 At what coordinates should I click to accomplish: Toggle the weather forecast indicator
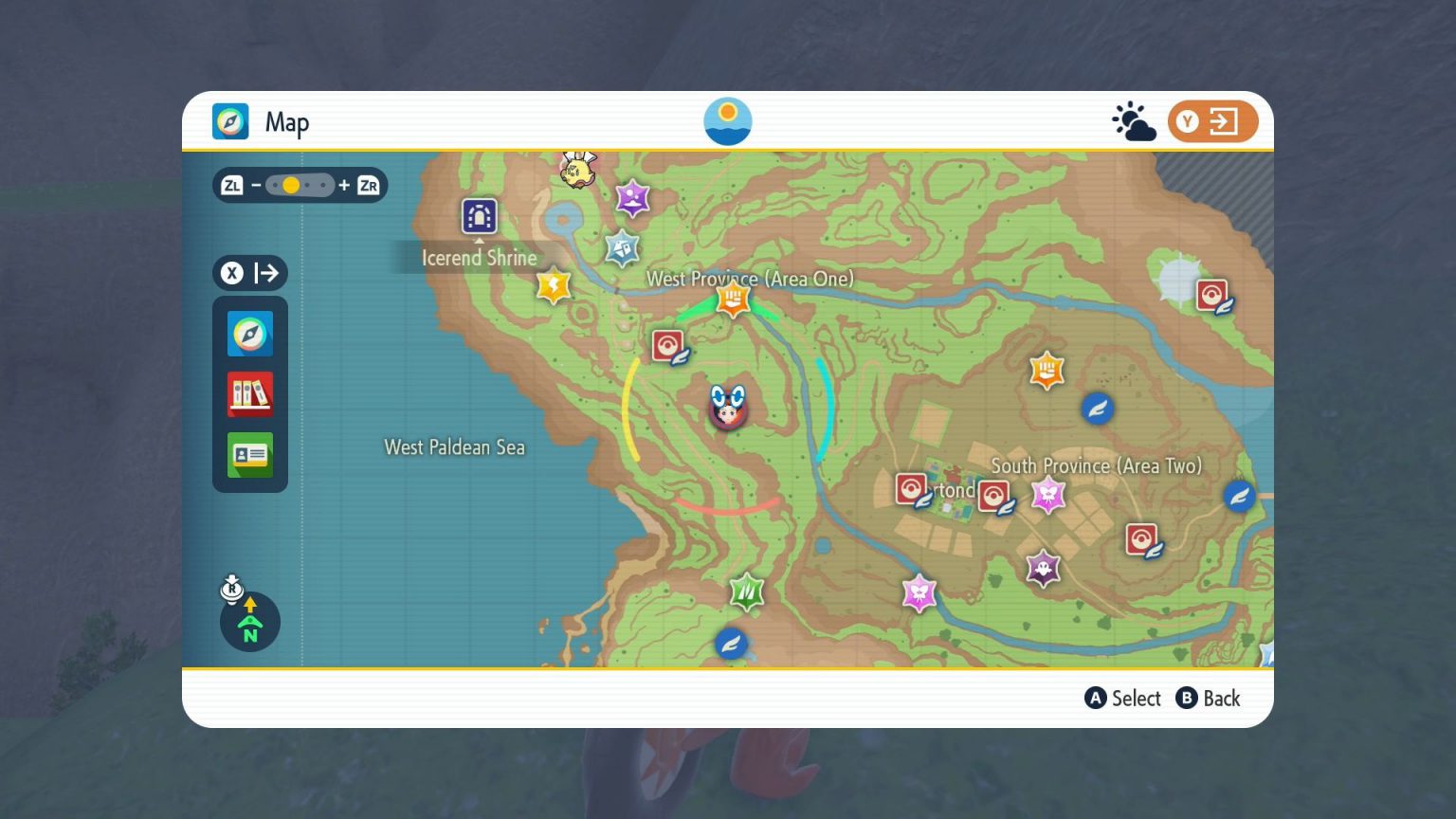[1132, 120]
